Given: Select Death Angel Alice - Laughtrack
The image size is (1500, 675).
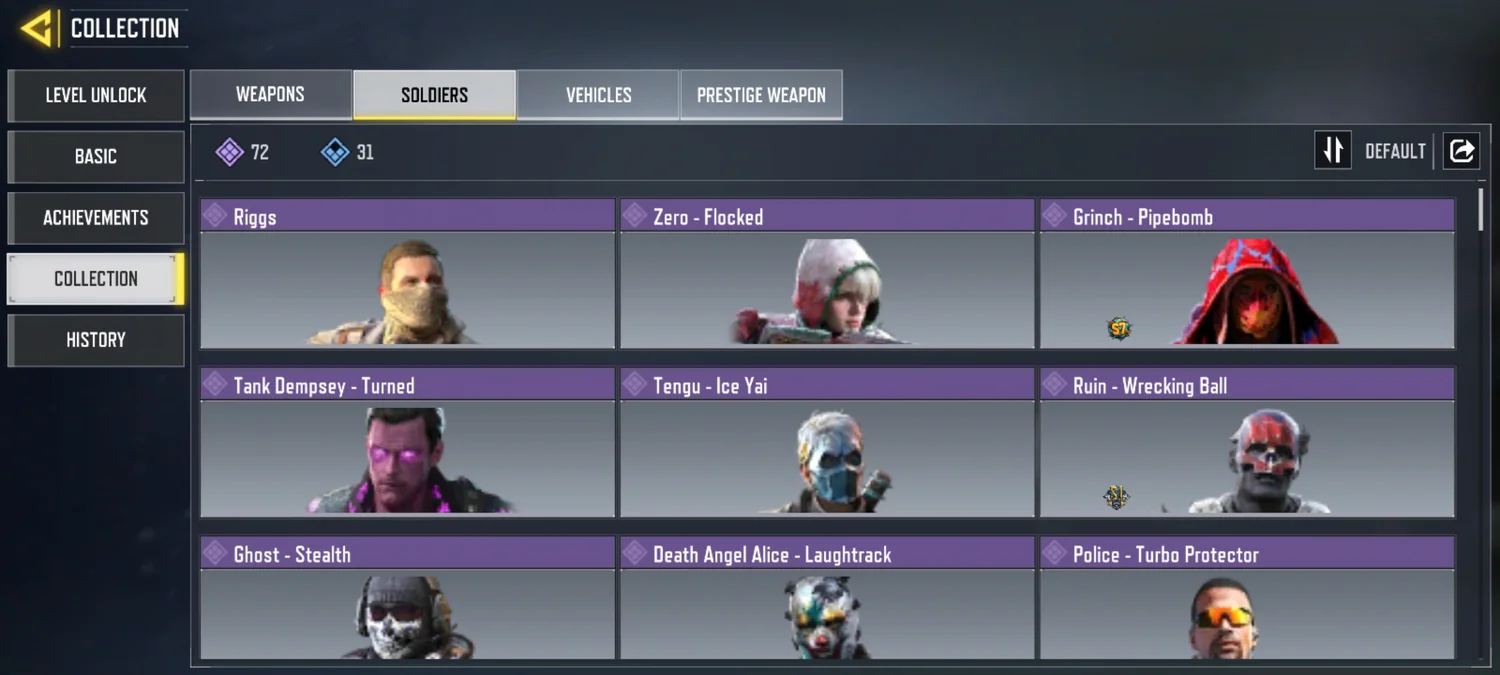Looking at the screenshot, I should [827, 599].
